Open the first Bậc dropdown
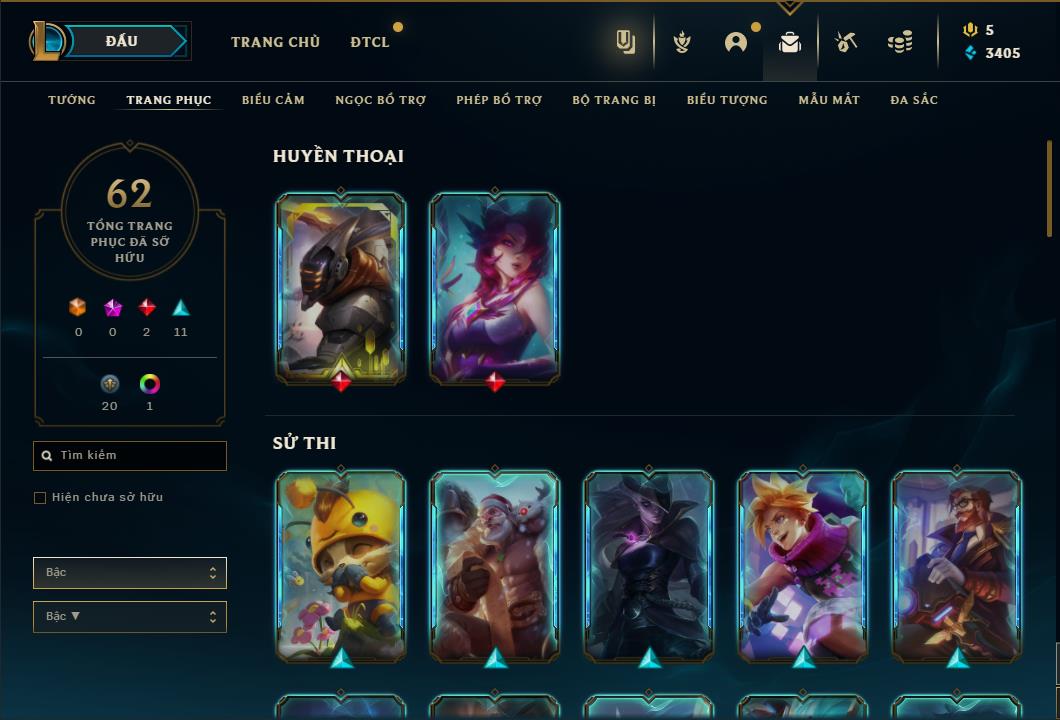The image size is (1060, 720). (x=130, y=573)
